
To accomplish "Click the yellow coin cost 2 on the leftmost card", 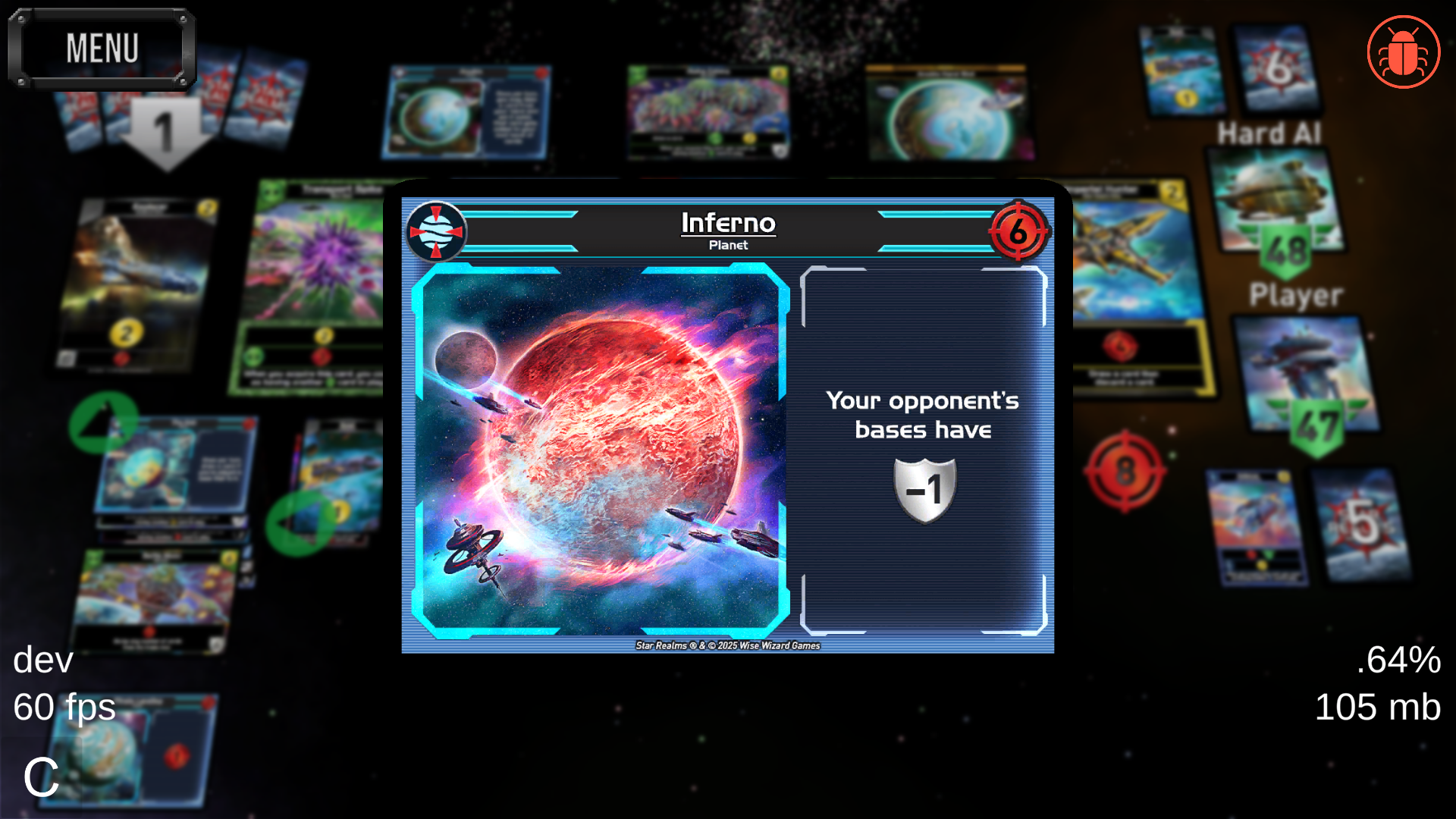I will tap(127, 331).
